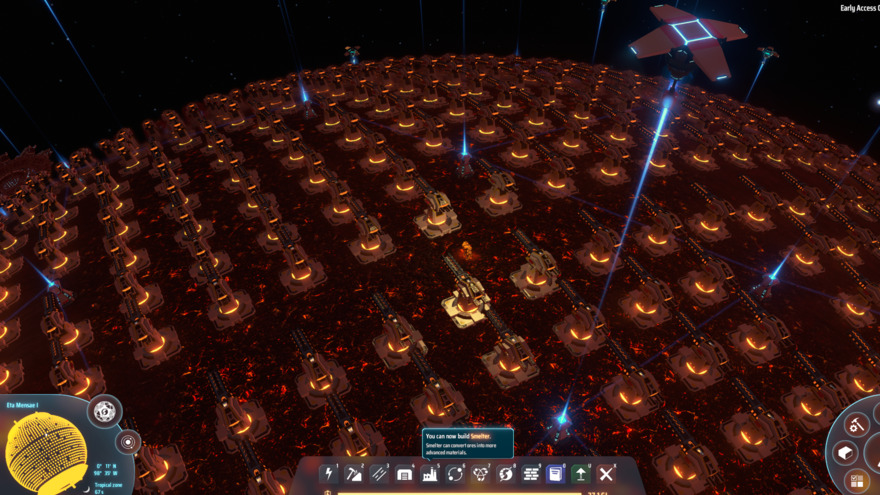Activate the dismantle X button
The image size is (880, 495).
pos(606,473)
